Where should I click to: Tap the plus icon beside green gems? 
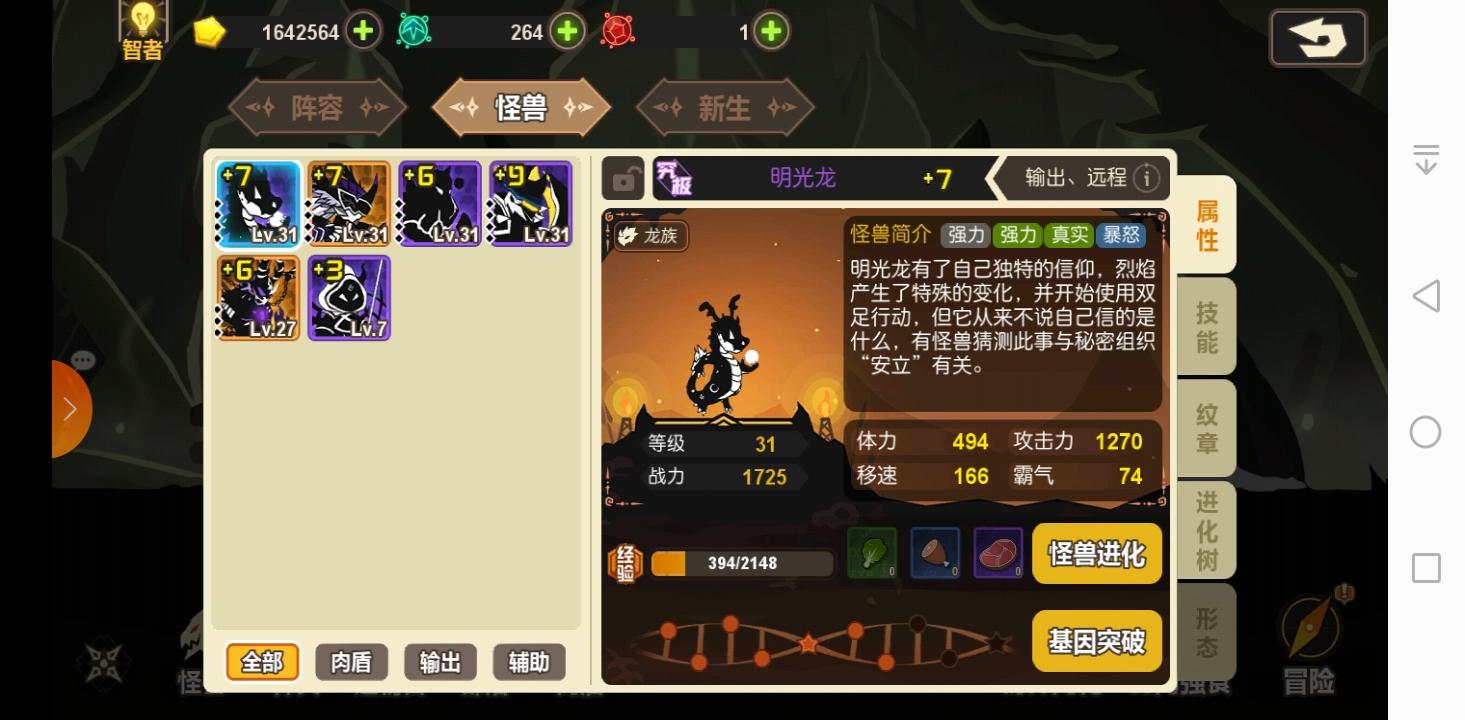[x=566, y=31]
